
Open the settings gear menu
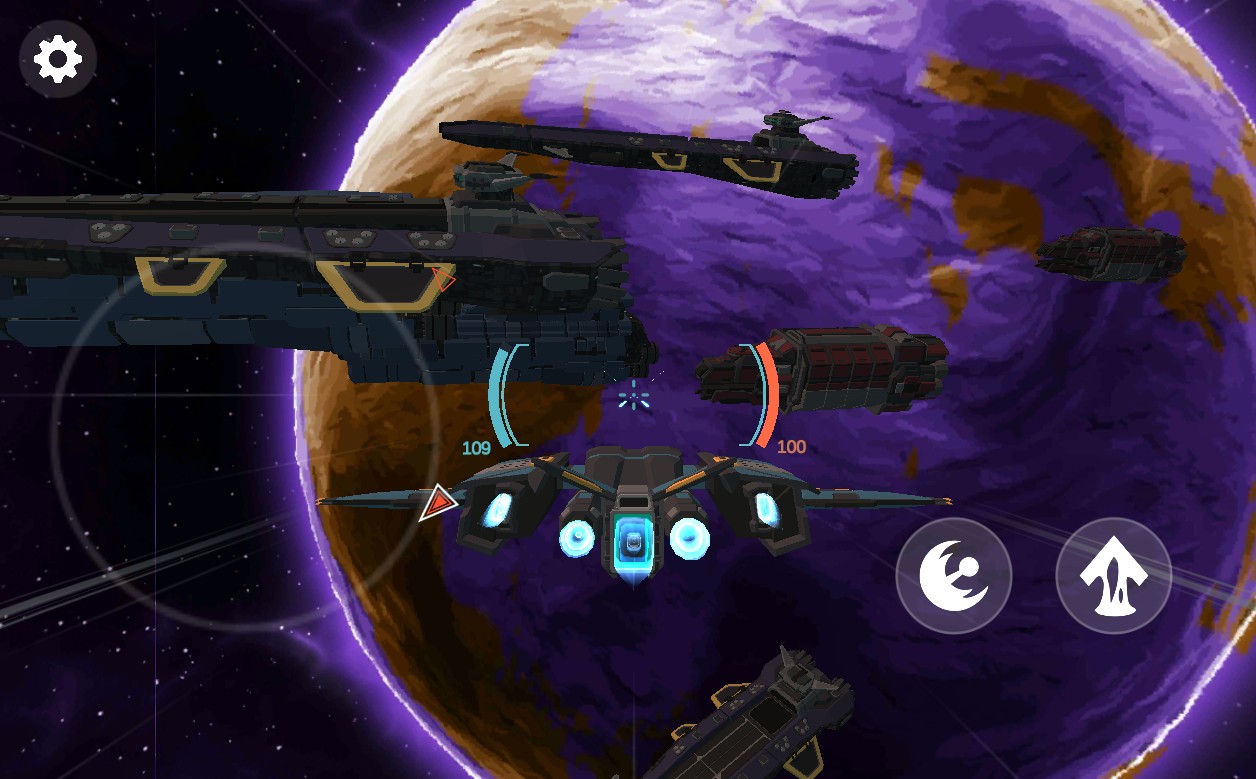58,59
